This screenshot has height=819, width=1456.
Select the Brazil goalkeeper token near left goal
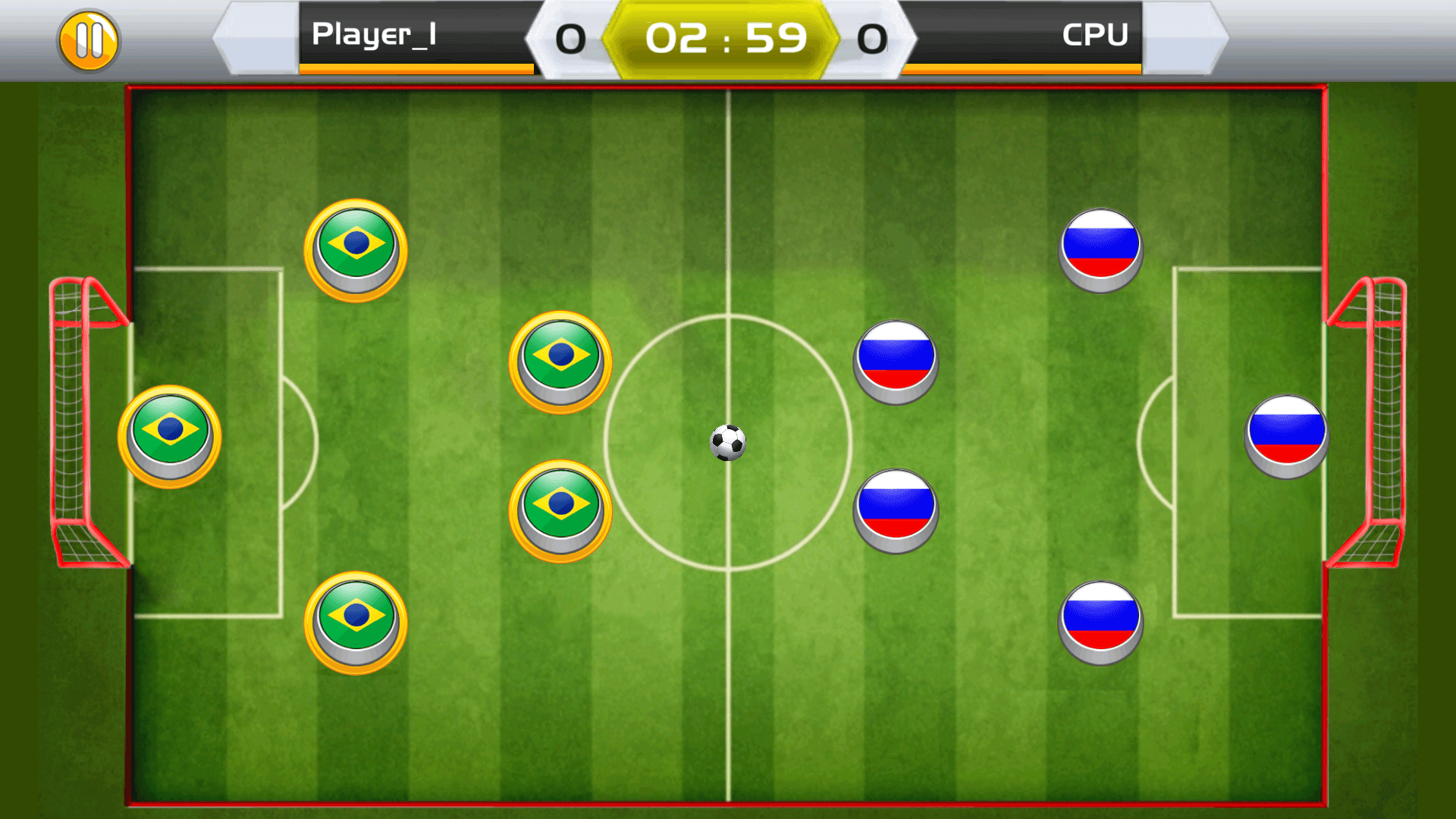[169, 438]
